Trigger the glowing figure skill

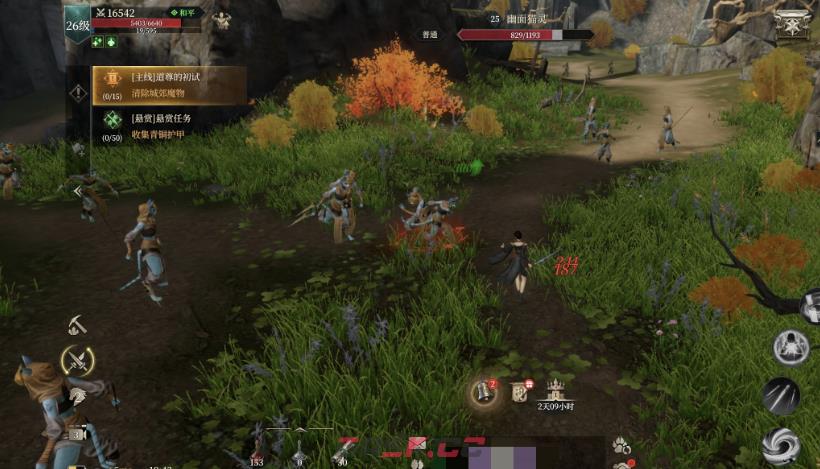click(790, 346)
